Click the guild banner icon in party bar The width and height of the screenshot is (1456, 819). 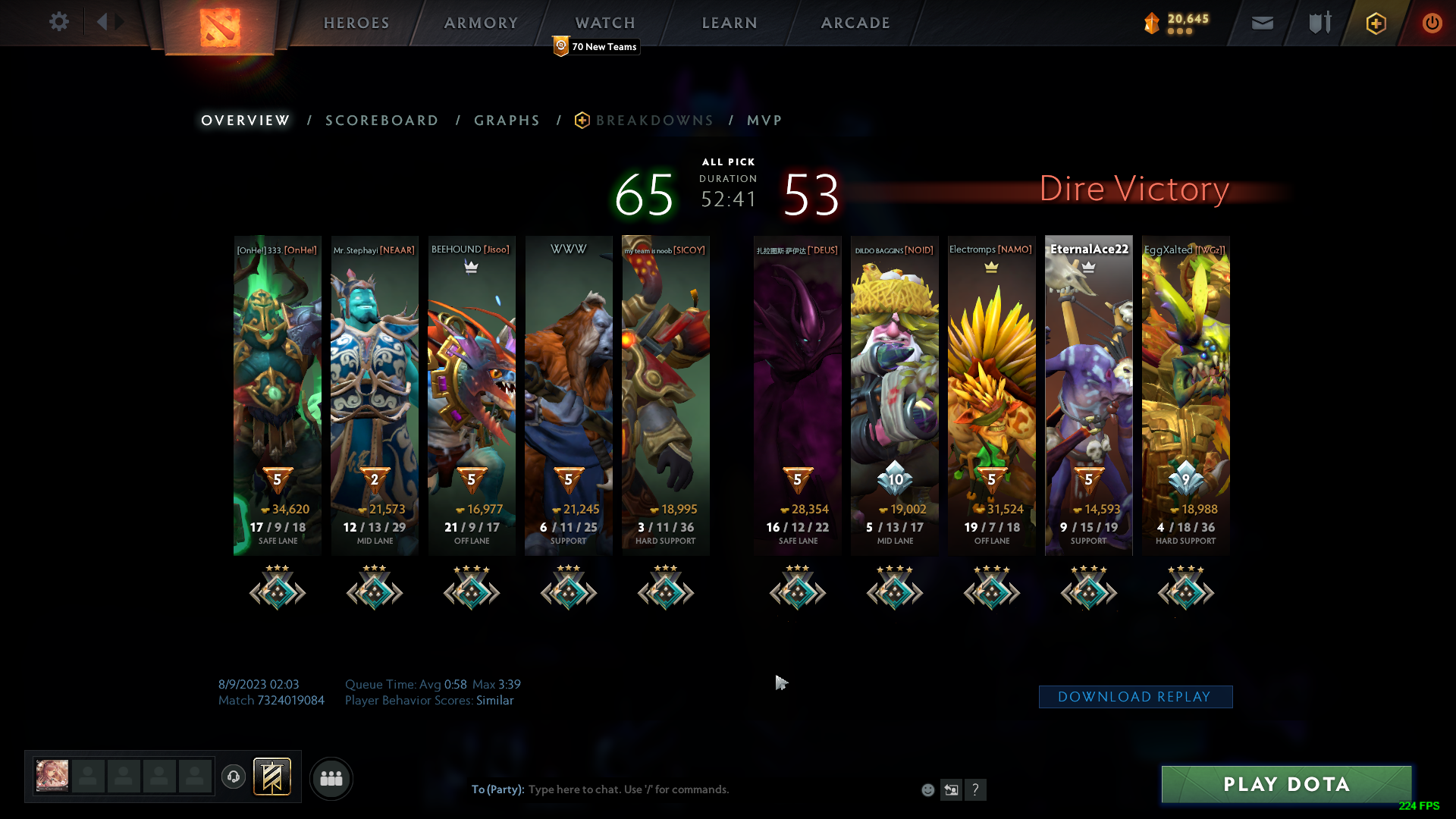pyautogui.click(x=271, y=777)
